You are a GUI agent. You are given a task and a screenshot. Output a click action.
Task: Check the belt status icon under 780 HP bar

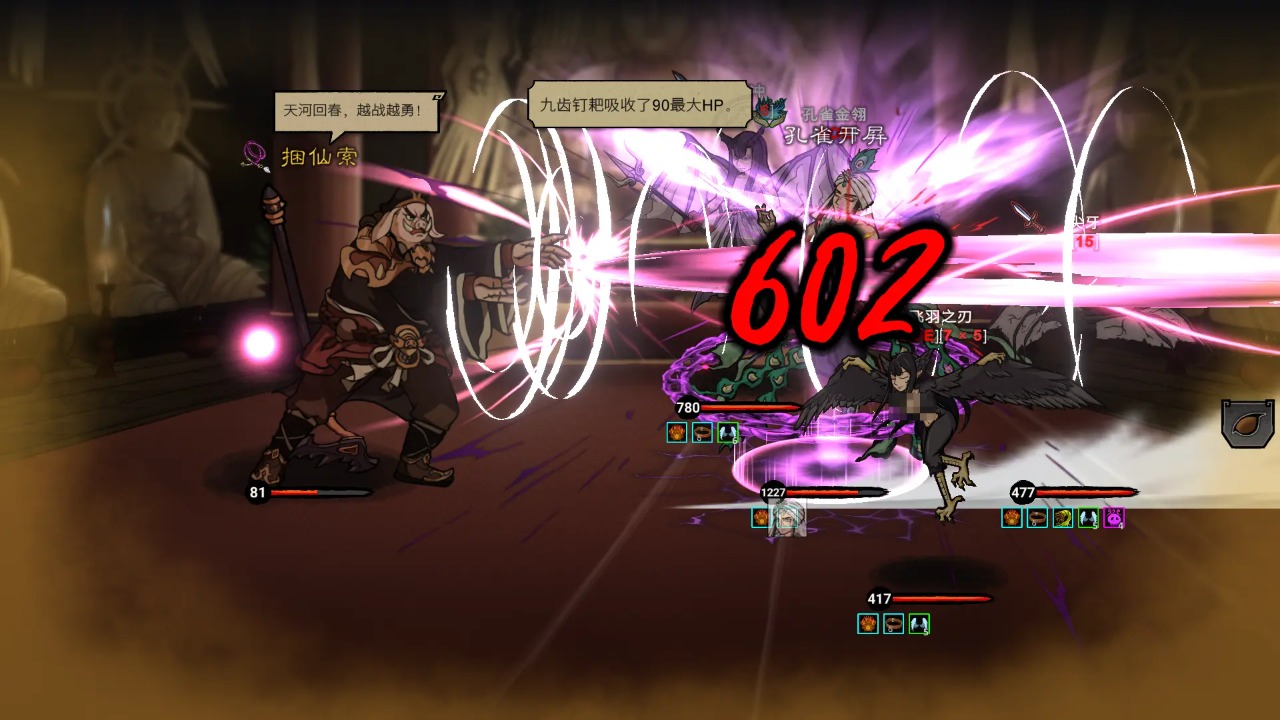[703, 432]
